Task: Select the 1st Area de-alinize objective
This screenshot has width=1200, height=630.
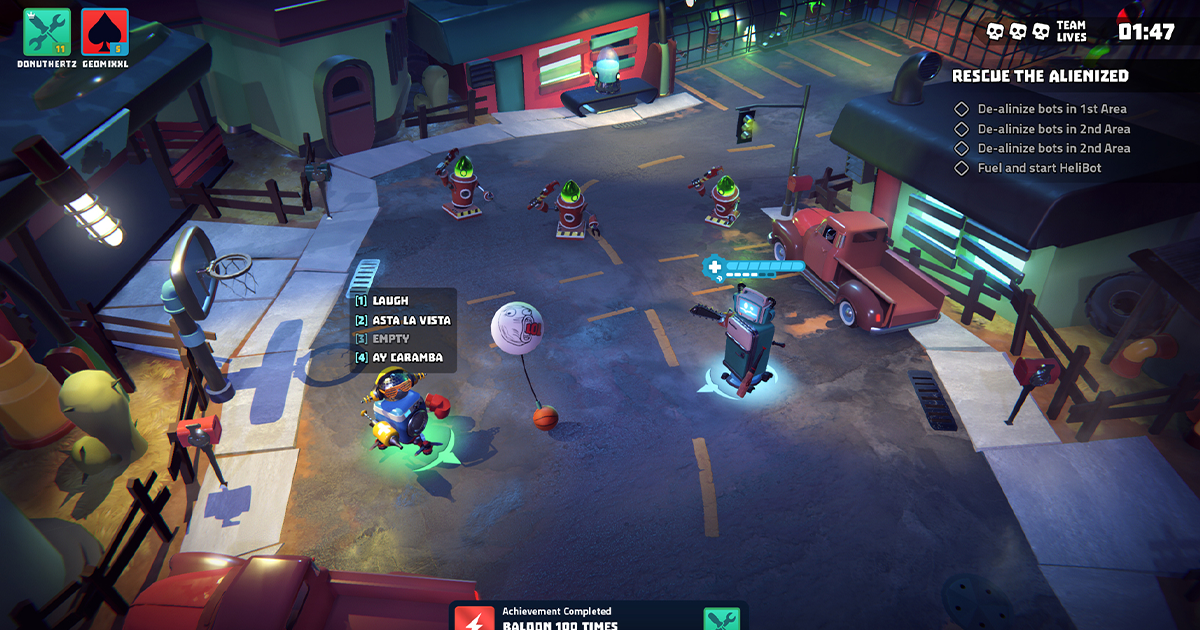Action: tap(1051, 109)
